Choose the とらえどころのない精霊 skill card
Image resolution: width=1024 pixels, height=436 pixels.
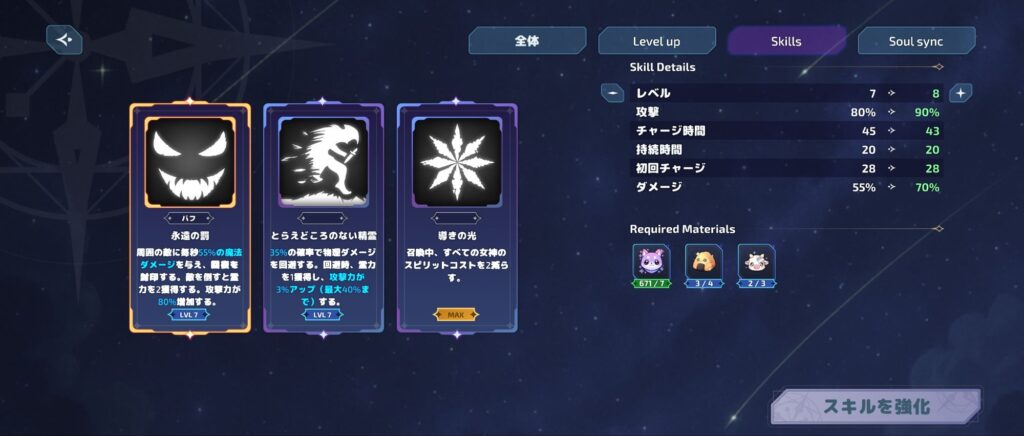(x=323, y=218)
